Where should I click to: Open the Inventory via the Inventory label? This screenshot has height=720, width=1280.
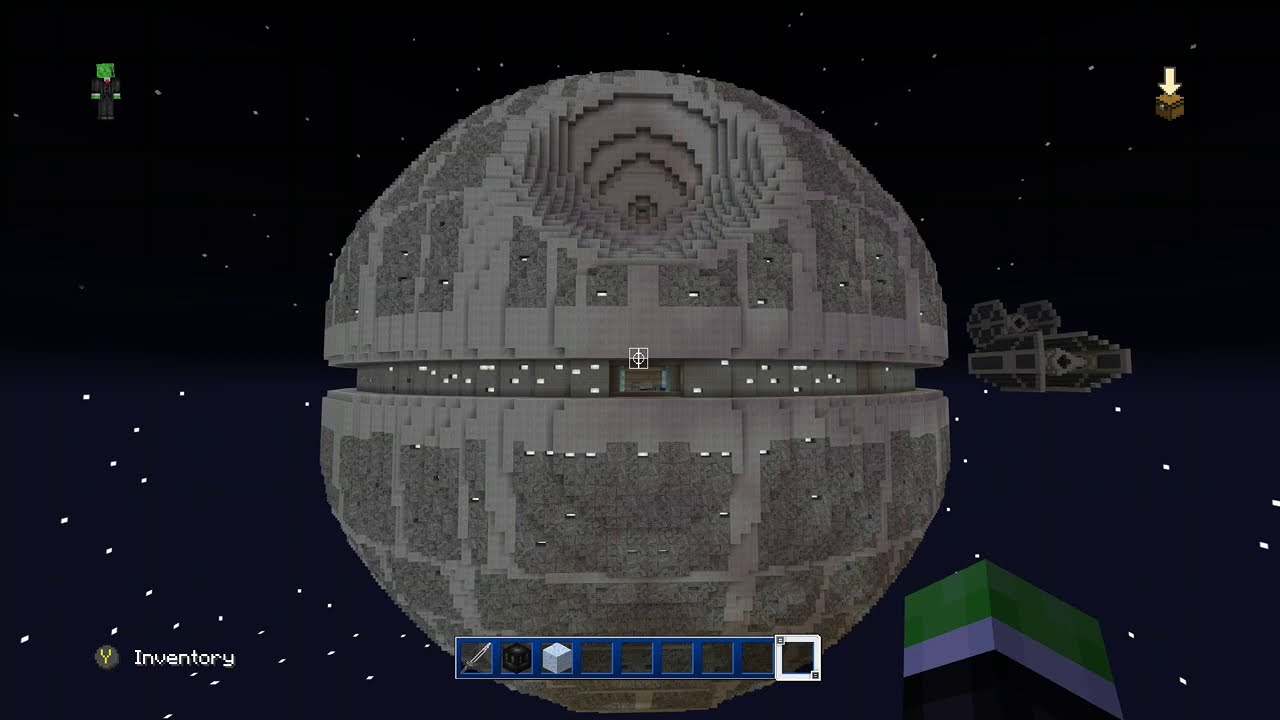tap(183, 658)
